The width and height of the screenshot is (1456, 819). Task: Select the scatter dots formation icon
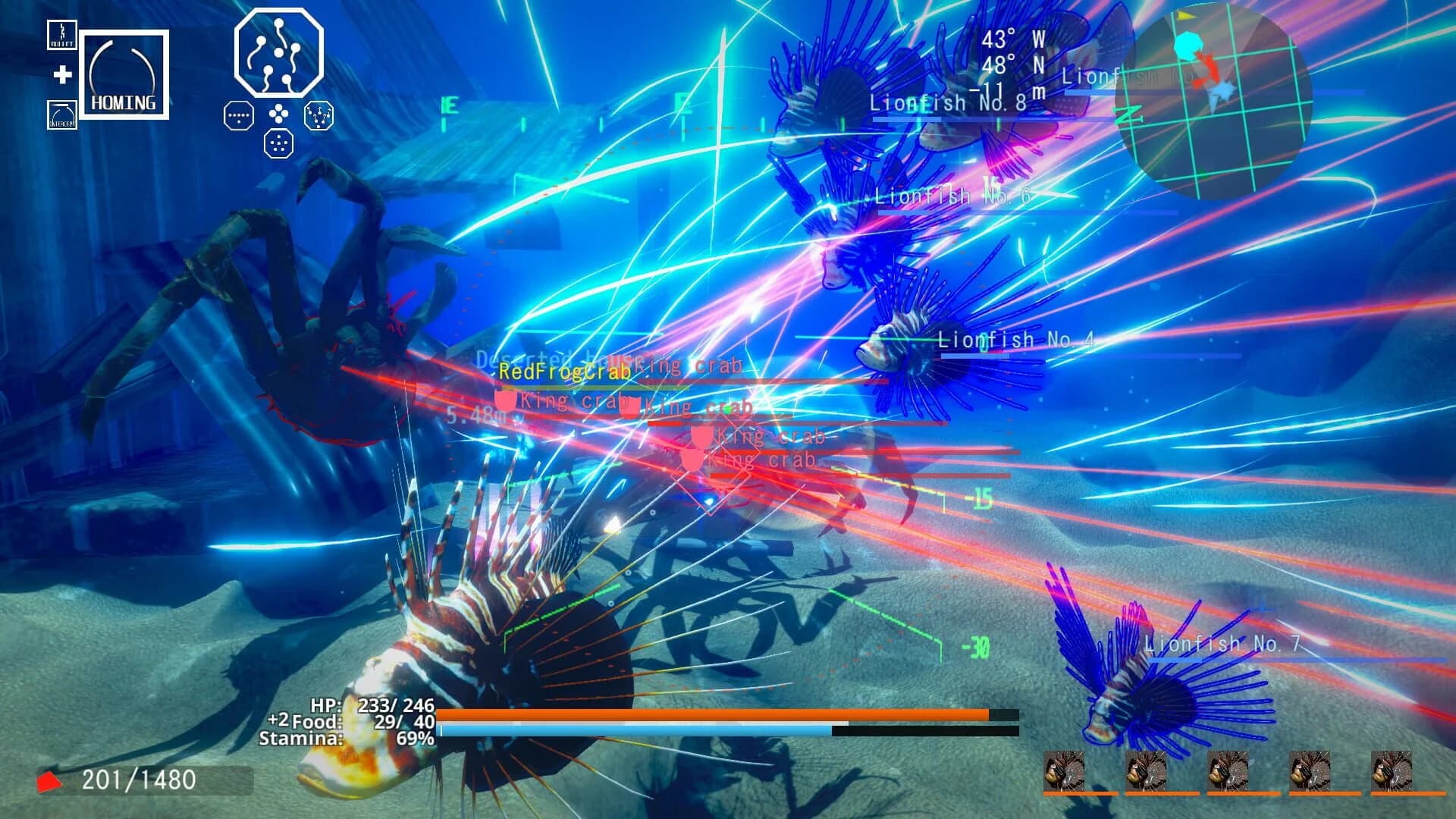pyautogui.click(x=280, y=143)
